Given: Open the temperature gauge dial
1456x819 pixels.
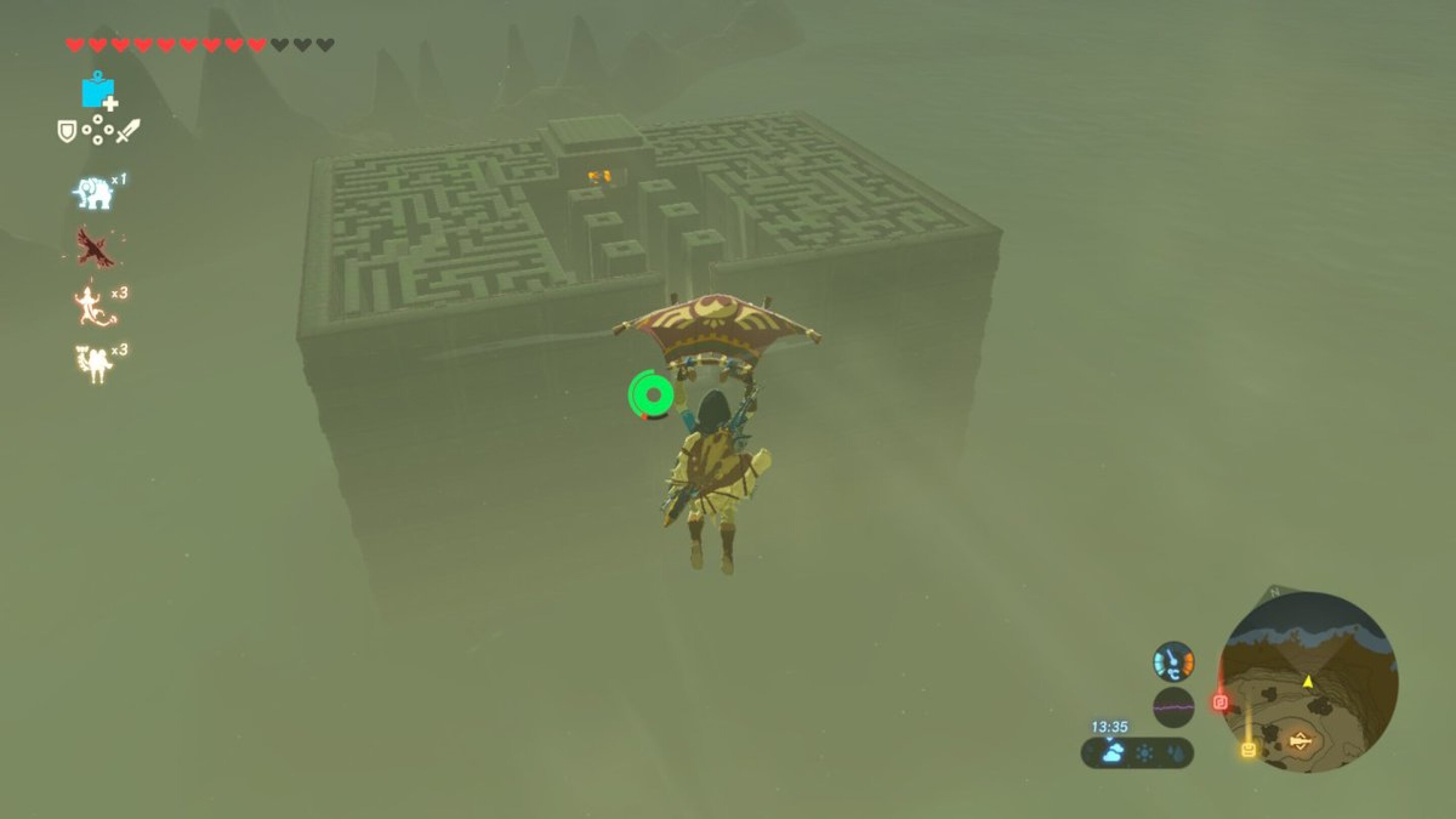Looking at the screenshot, I should 1173,661.
